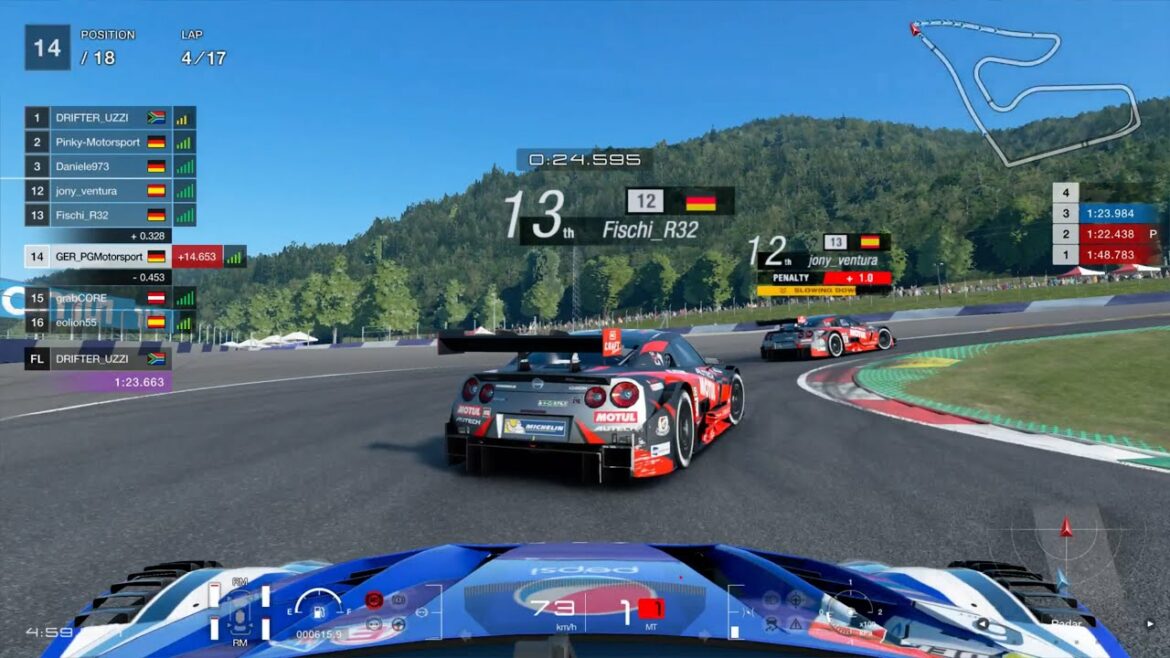Image resolution: width=1170 pixels, height=658 pixels.
Task: Click the lap 3 time entry
Action: [1106, 213]
